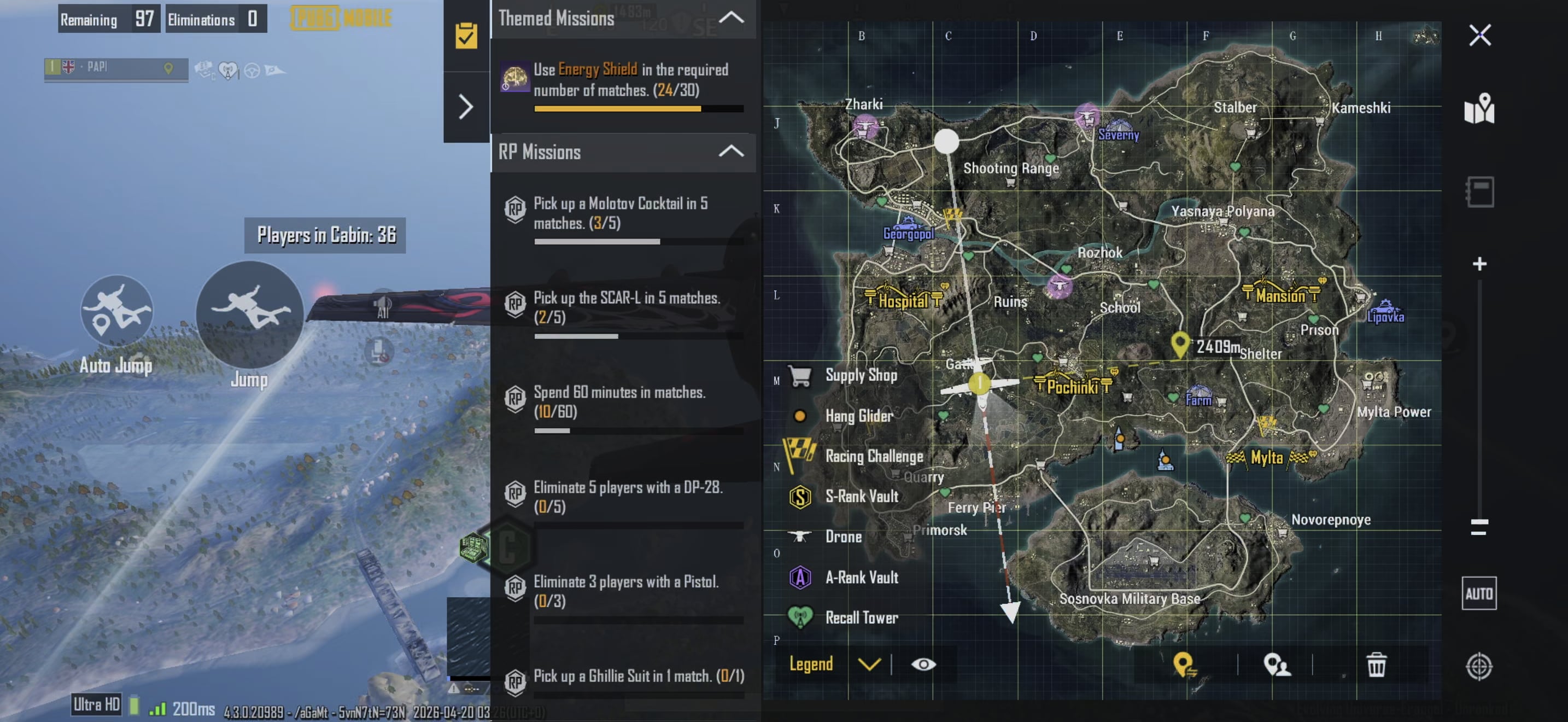This screenshot has height=722, width=1568.
Task: Open the missions checklist icon
Action: (x=466, y=36)
